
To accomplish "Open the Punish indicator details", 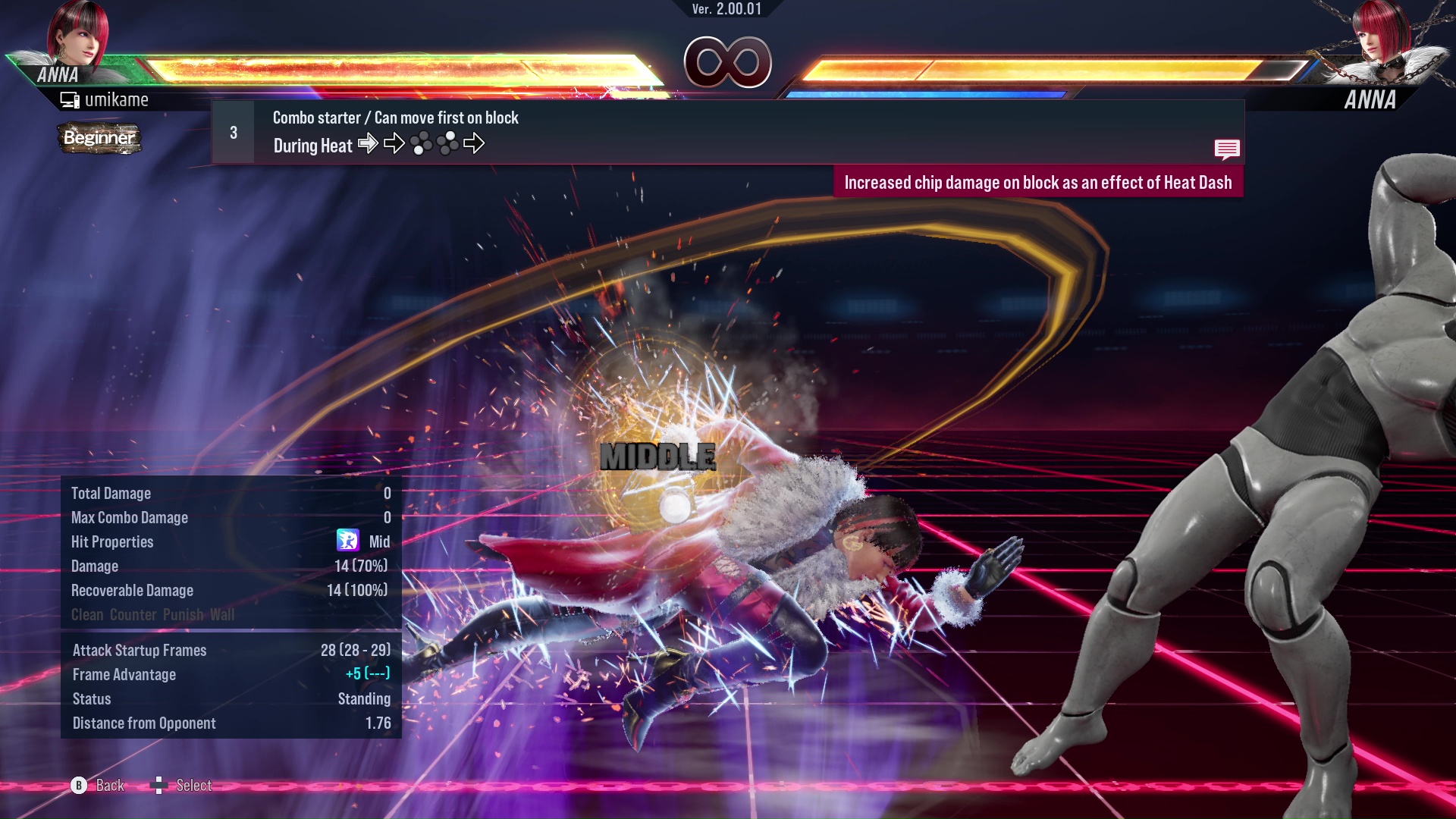I will (184, 615).
